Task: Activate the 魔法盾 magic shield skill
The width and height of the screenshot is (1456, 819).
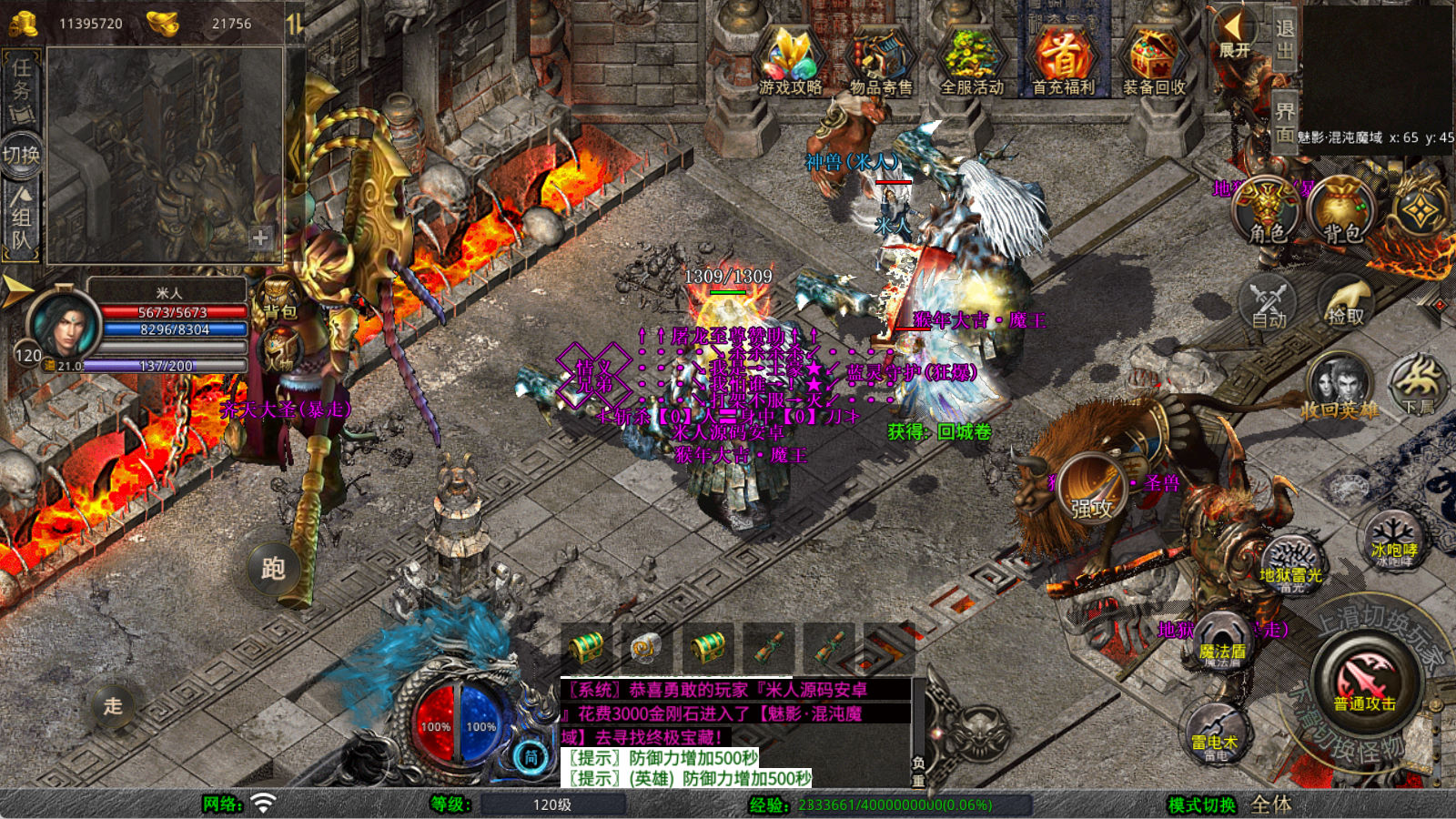Action: (x=1222, y=642)
